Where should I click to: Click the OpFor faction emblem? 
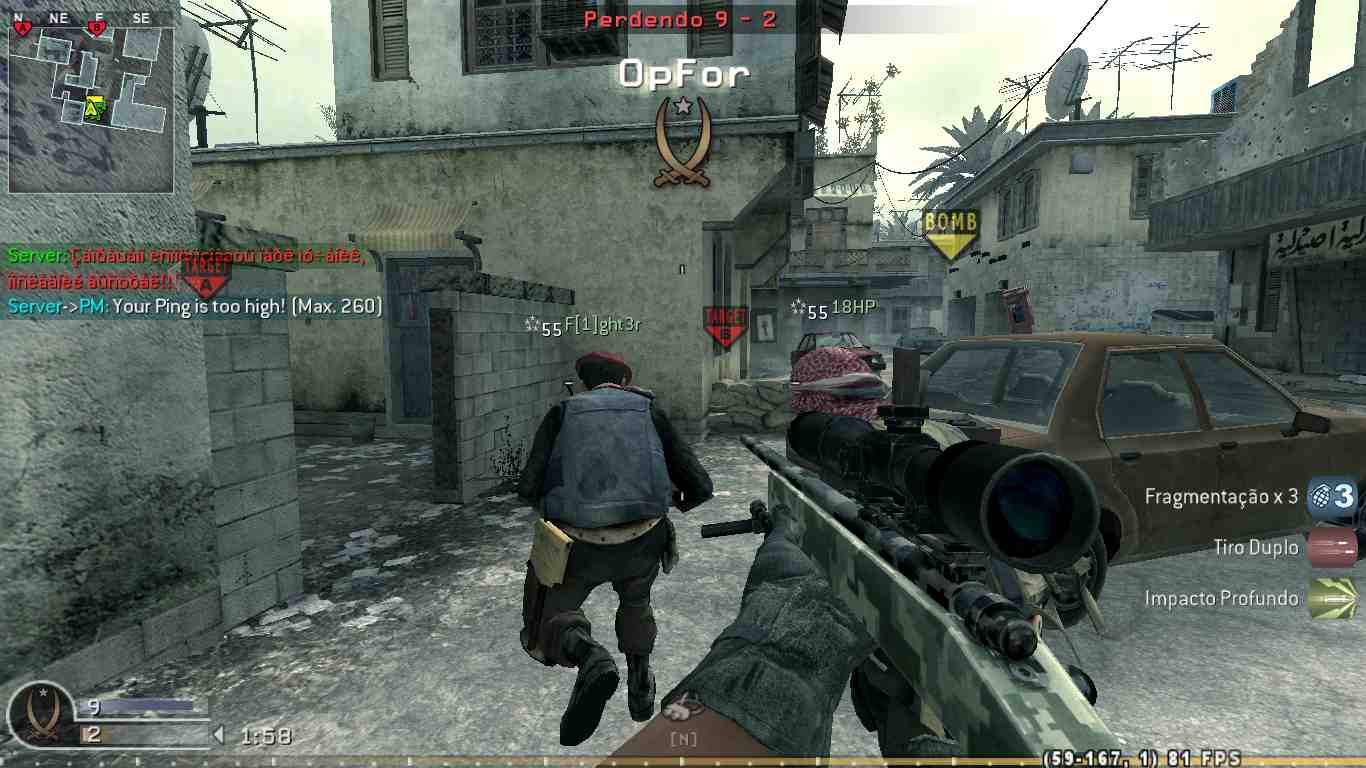click(684, 138)
